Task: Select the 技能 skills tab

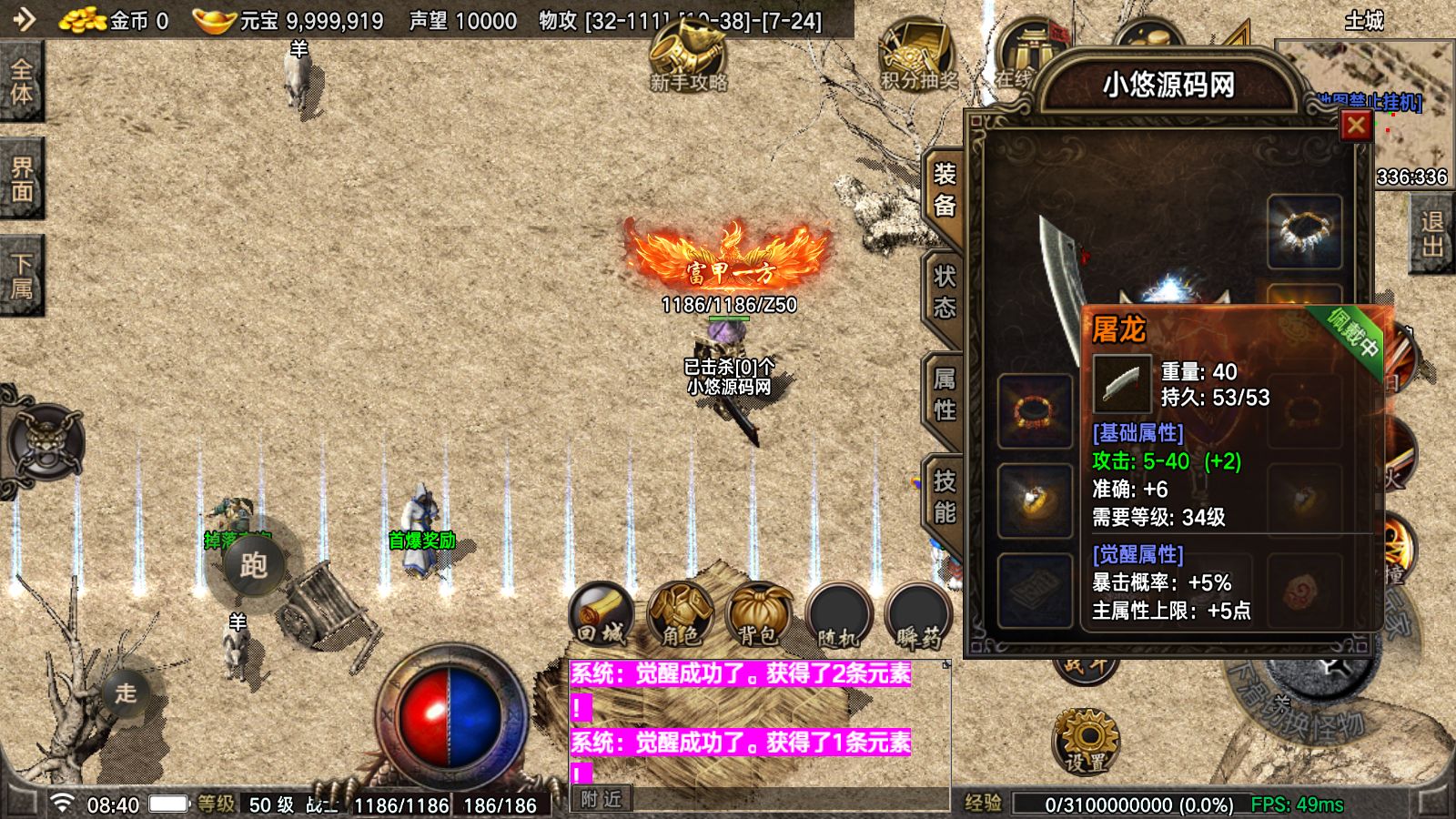Action: pyautogui.click(x=945, y=497)
